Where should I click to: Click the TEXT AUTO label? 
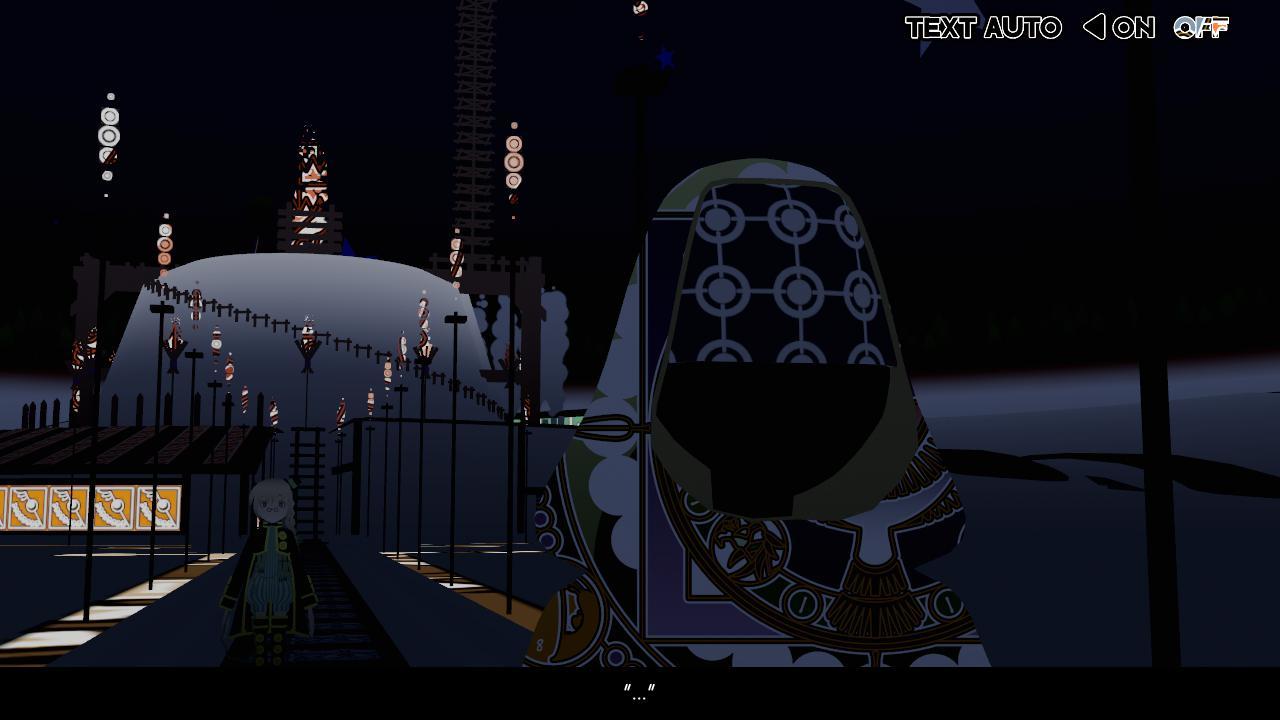[x=983, y=28]
